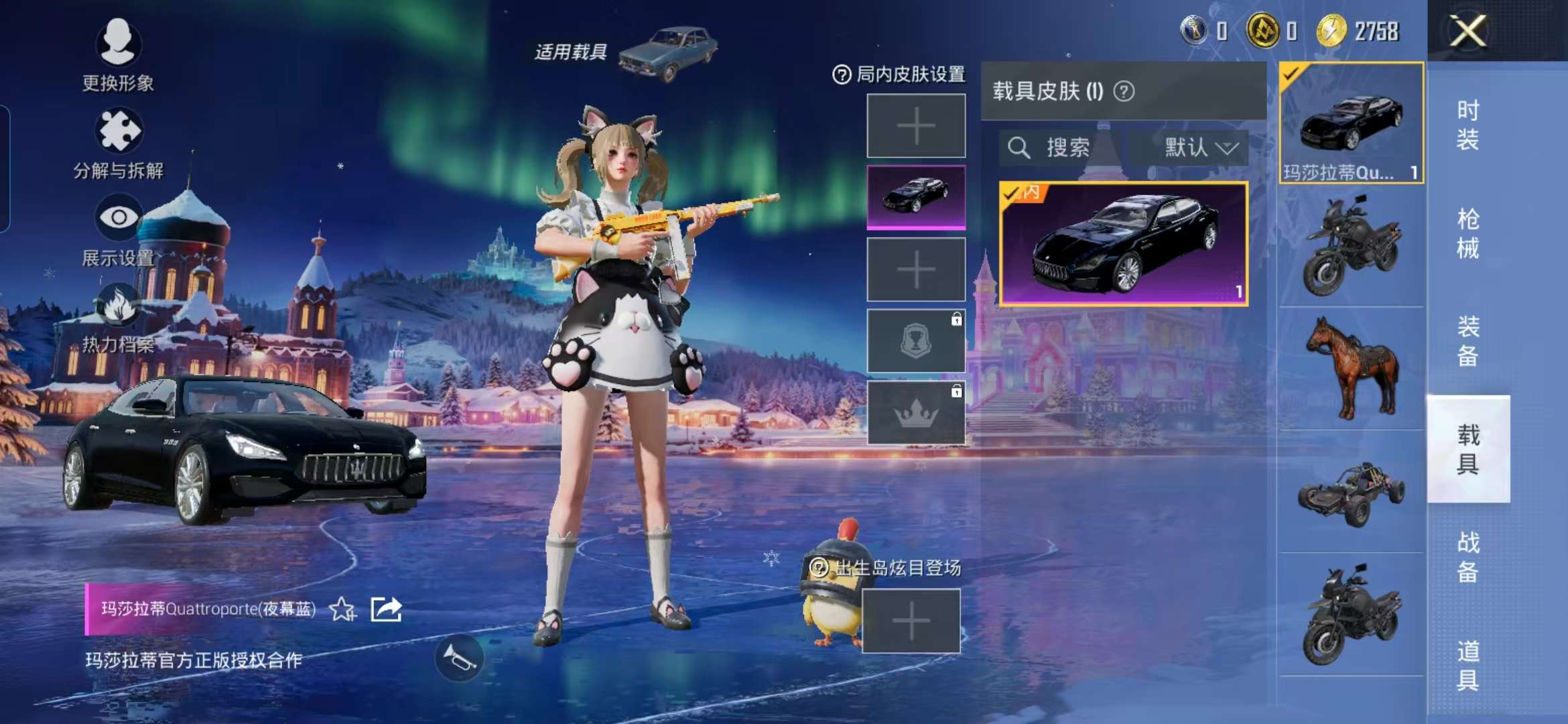Switch to the 枪械 firearms tab
The width and height of the screenshot is (1568, 724).
point(1467,233)
